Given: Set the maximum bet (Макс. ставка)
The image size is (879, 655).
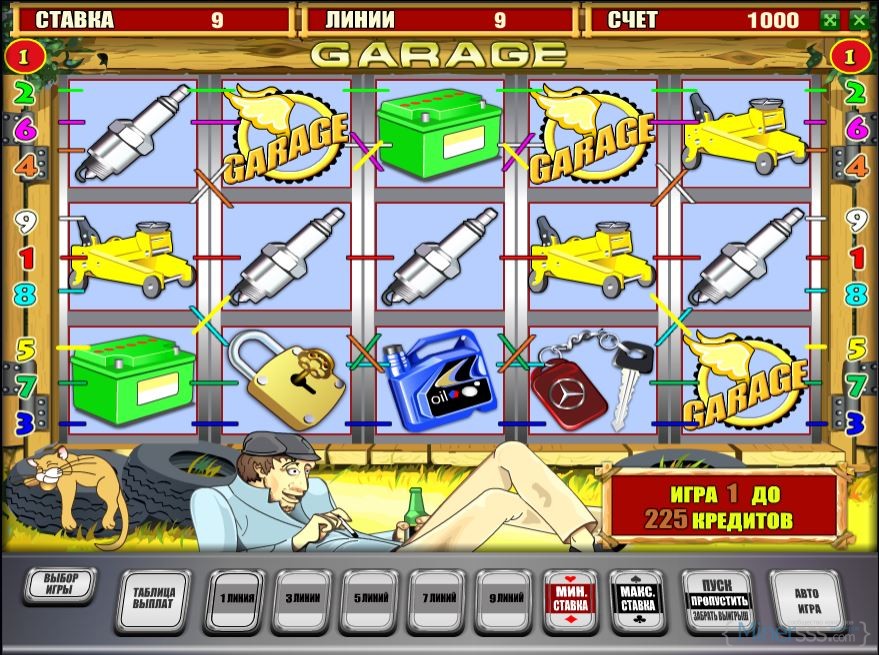Looking at the screenshot, I should [638, 598].
